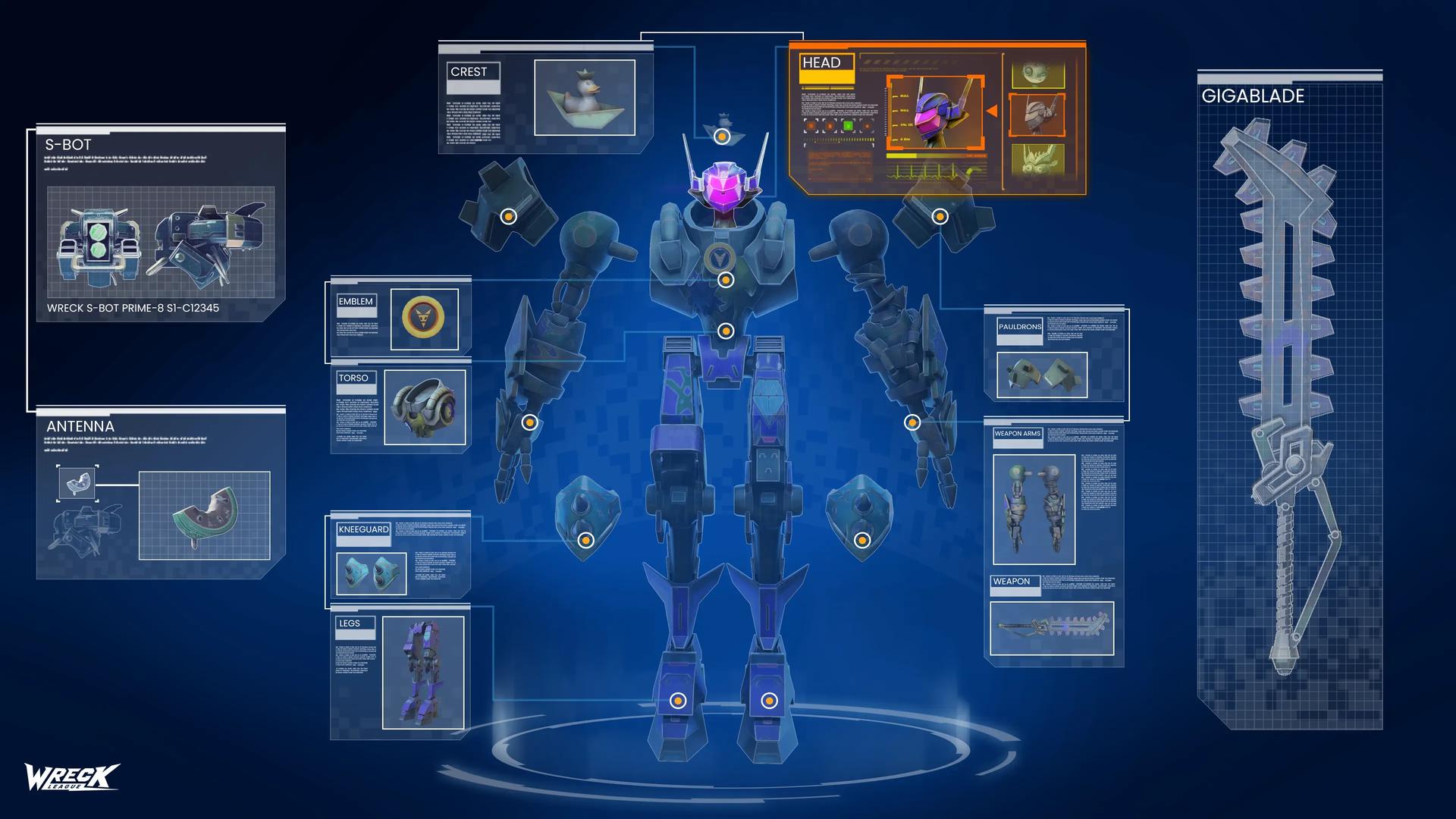Screen dimensions: 1456x819
Task: Select the left pauldron hotspot marker
Action: coord(507,215)
